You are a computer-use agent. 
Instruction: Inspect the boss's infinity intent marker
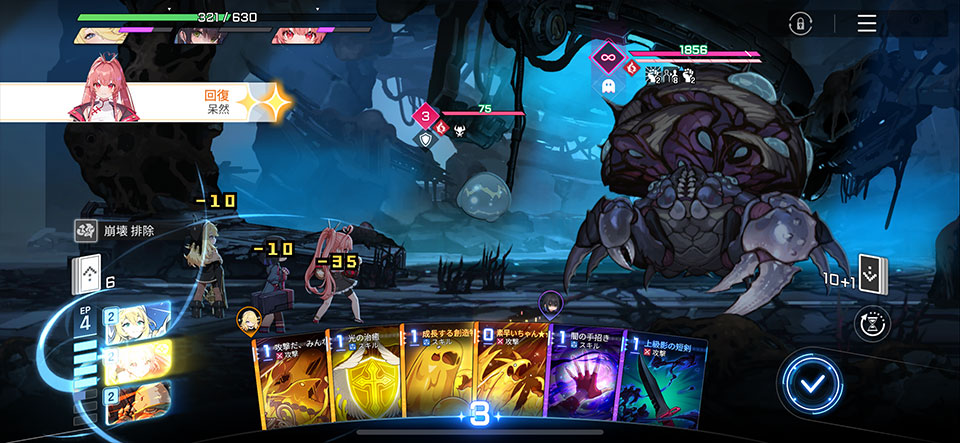coord(606,57)
